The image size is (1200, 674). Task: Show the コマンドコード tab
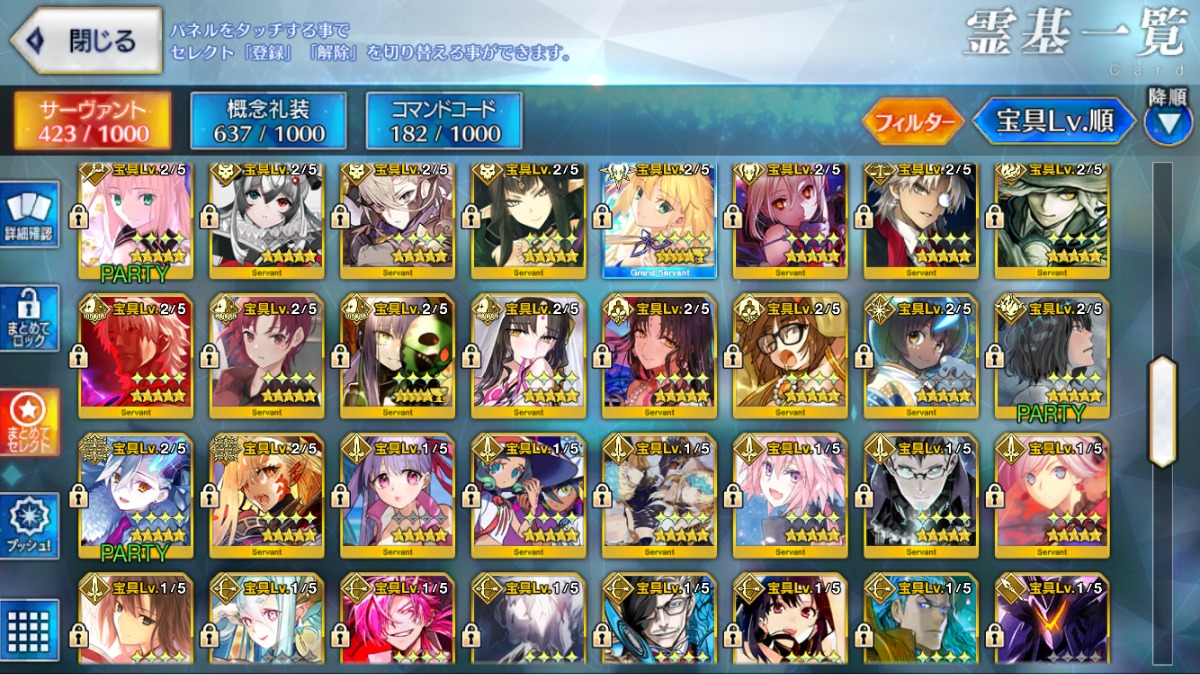pyautogui.click(x=444, y=121)
